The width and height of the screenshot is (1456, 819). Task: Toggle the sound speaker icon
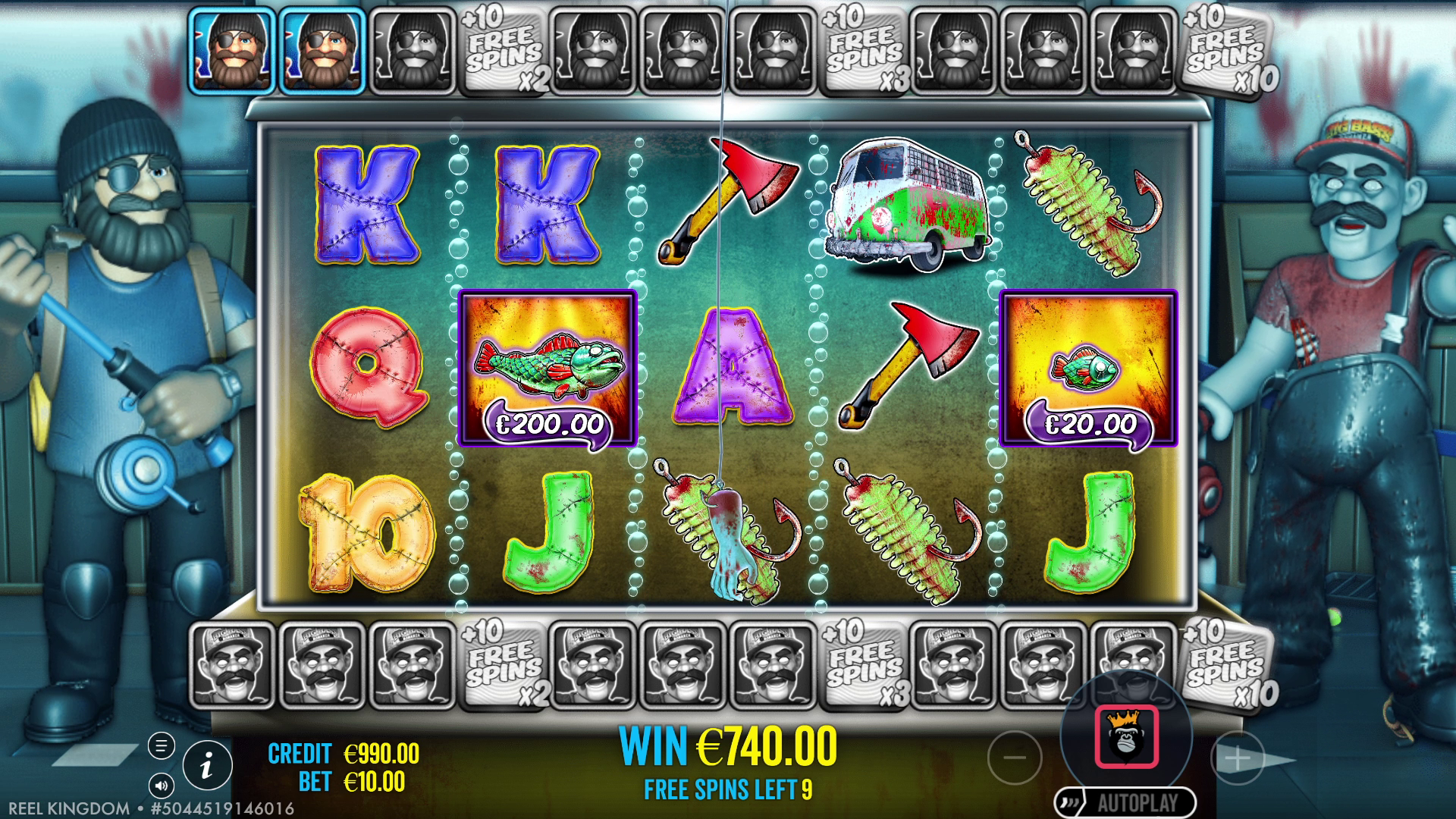(161, 784)
